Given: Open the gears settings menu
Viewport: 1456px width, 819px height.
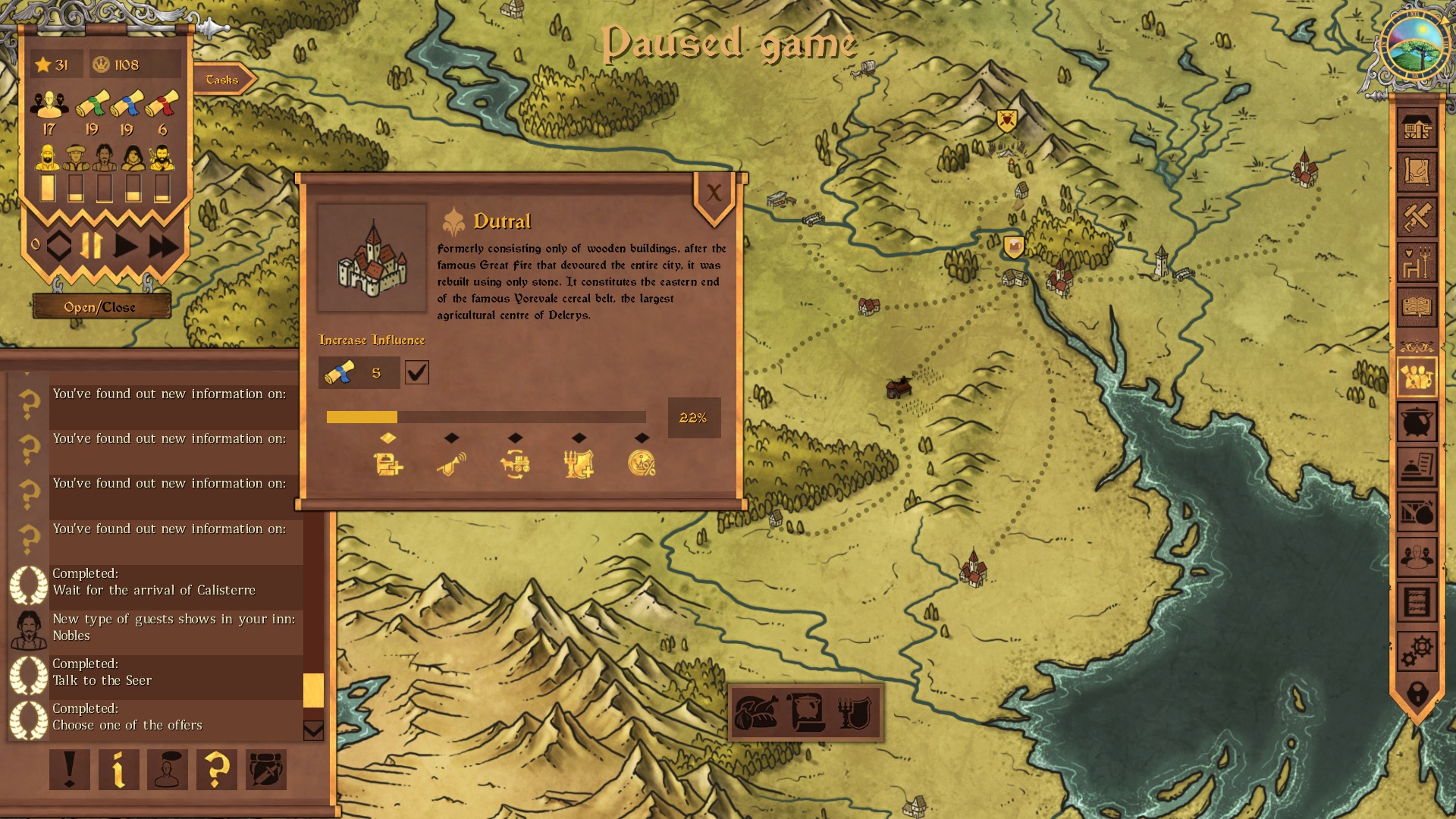Looking at the screenshot, I should point(1417,650).
